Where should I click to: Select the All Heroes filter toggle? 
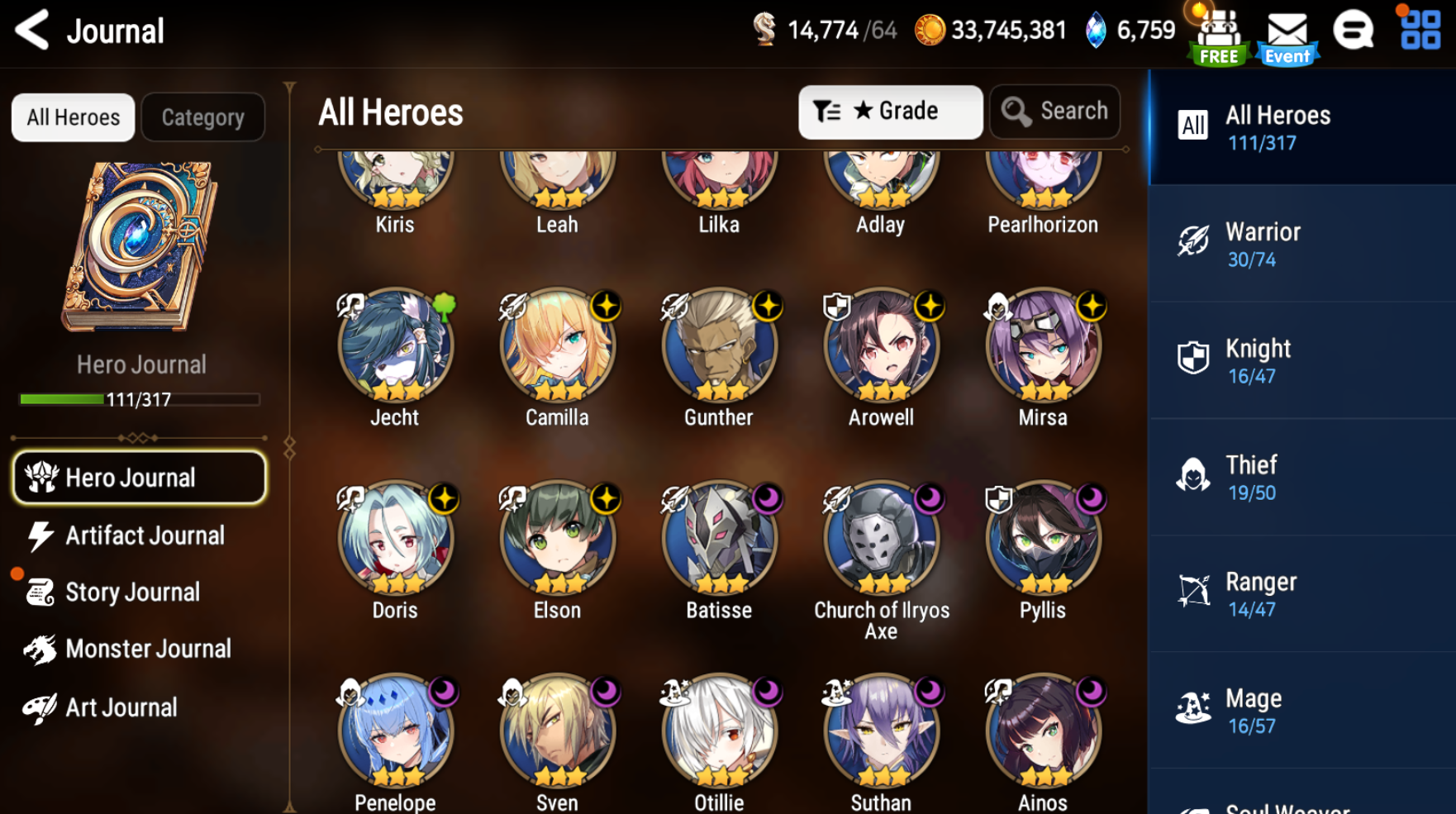[72, 117]
